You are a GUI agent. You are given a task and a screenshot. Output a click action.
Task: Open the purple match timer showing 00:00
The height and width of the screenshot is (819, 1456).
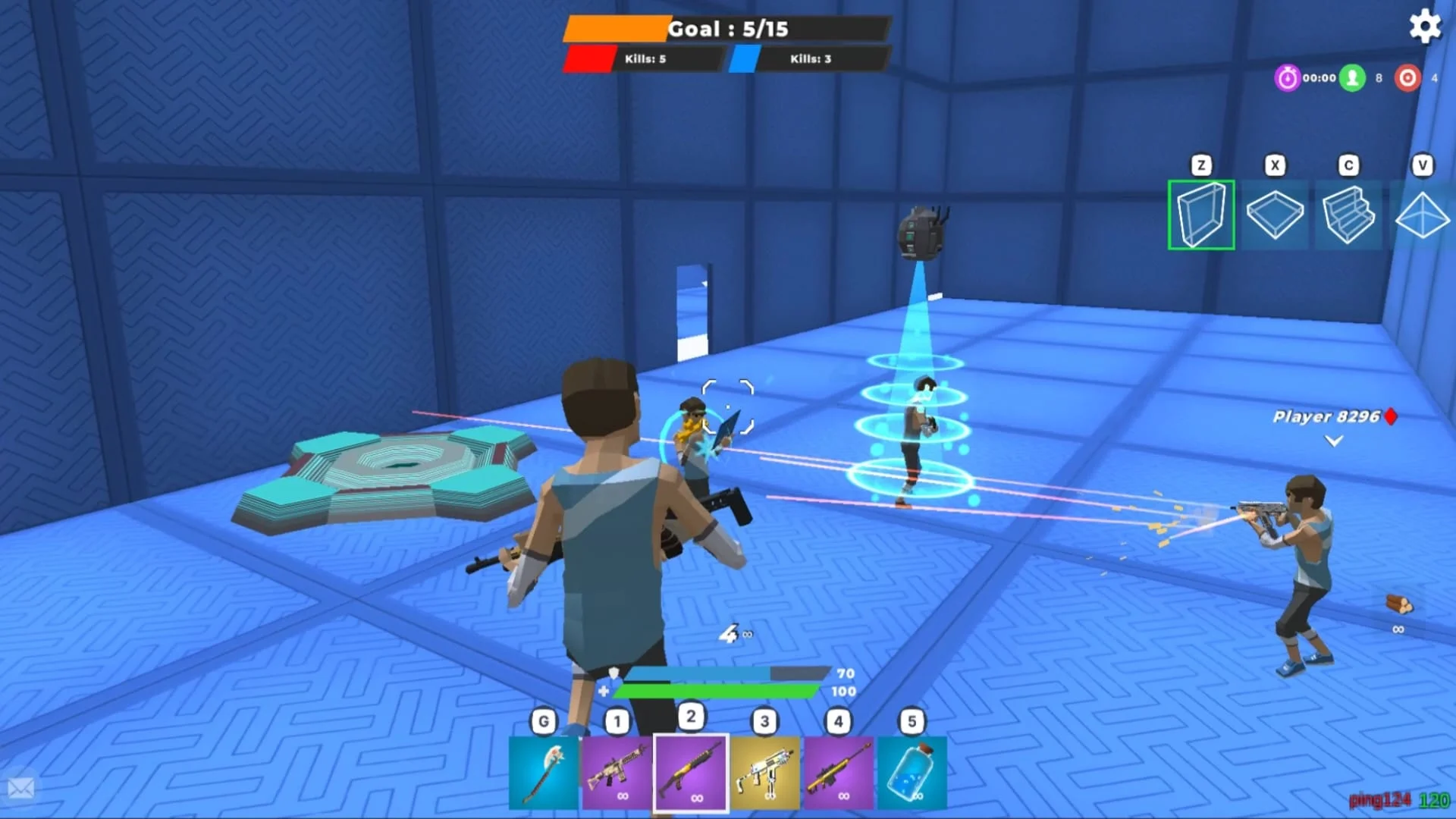(1286, 77)
